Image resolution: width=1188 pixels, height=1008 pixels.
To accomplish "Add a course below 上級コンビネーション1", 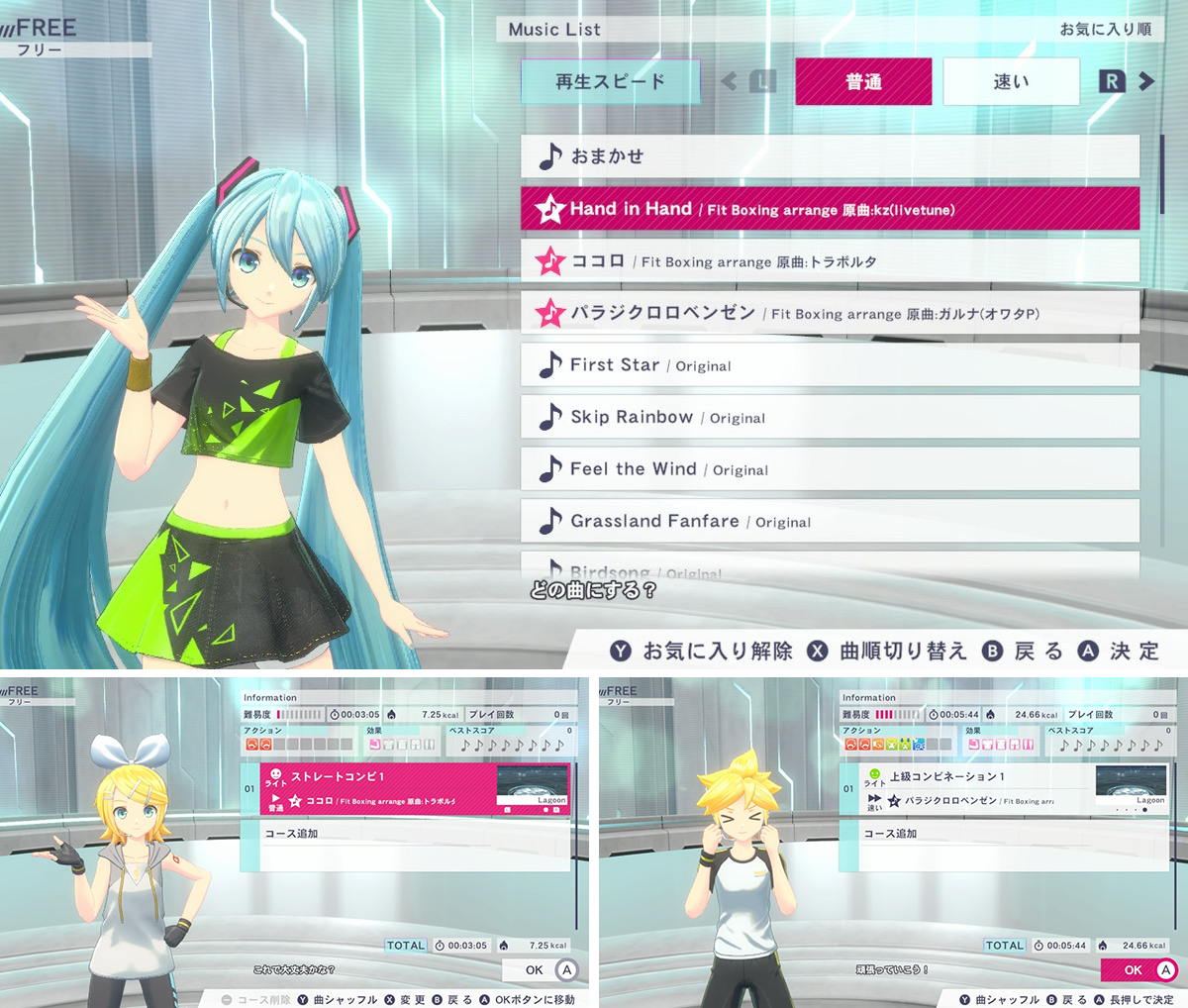I will coord(1002,834).
